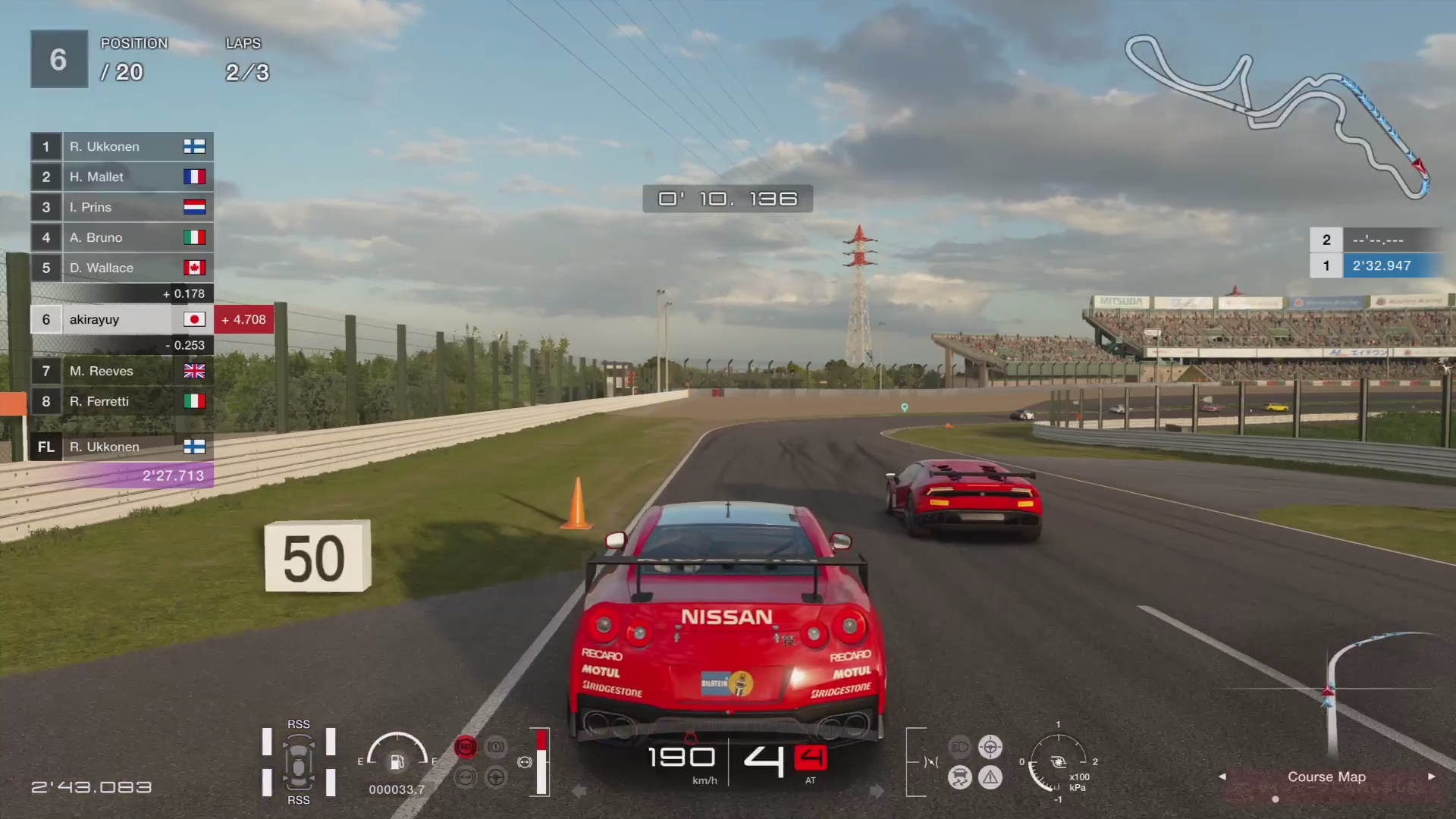1456x819 pixels.
Task: Highlight akirayuy's position row
Action: (121, 319)
